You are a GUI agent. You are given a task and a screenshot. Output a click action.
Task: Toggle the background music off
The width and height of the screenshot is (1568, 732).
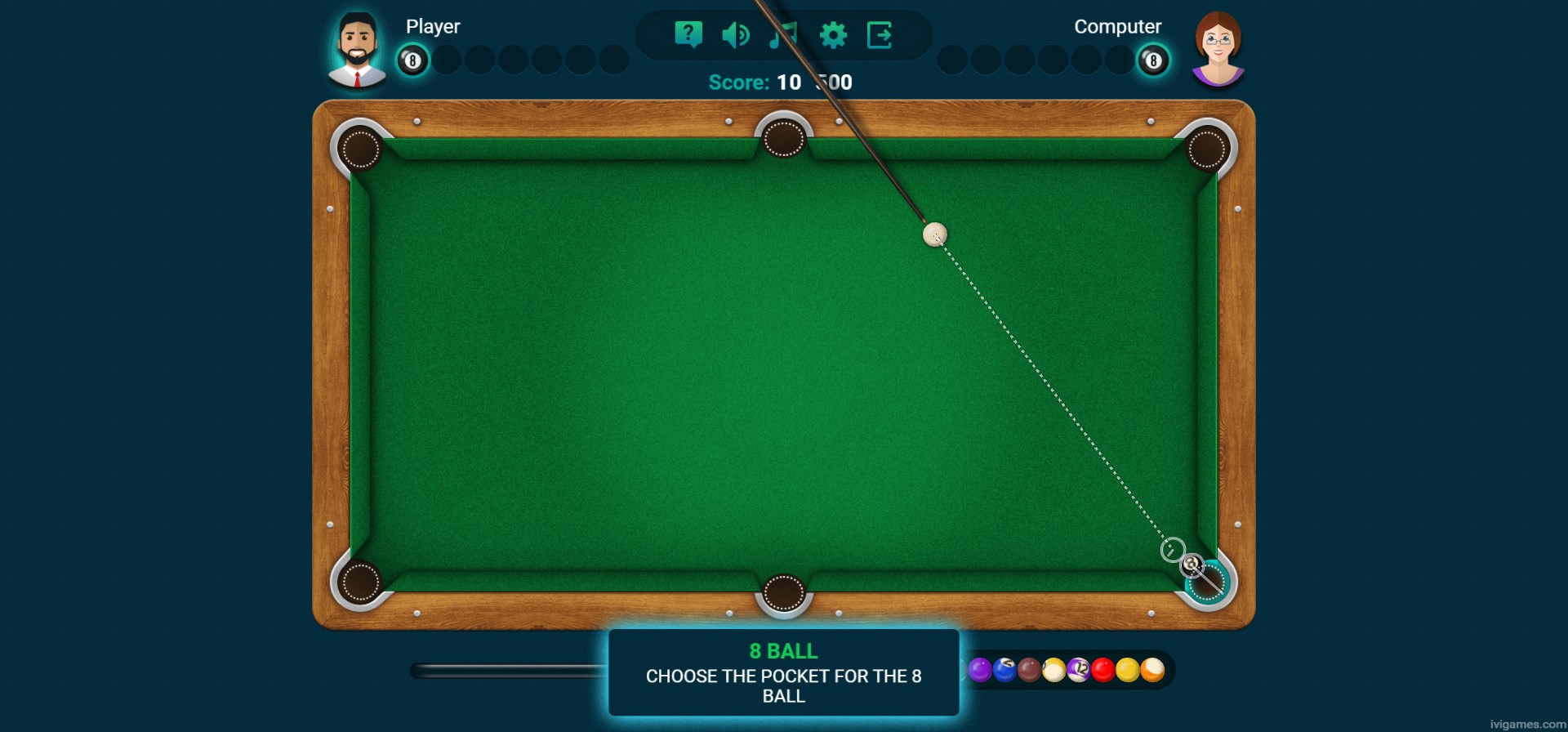pyautogui.click(x=784, y=34)
